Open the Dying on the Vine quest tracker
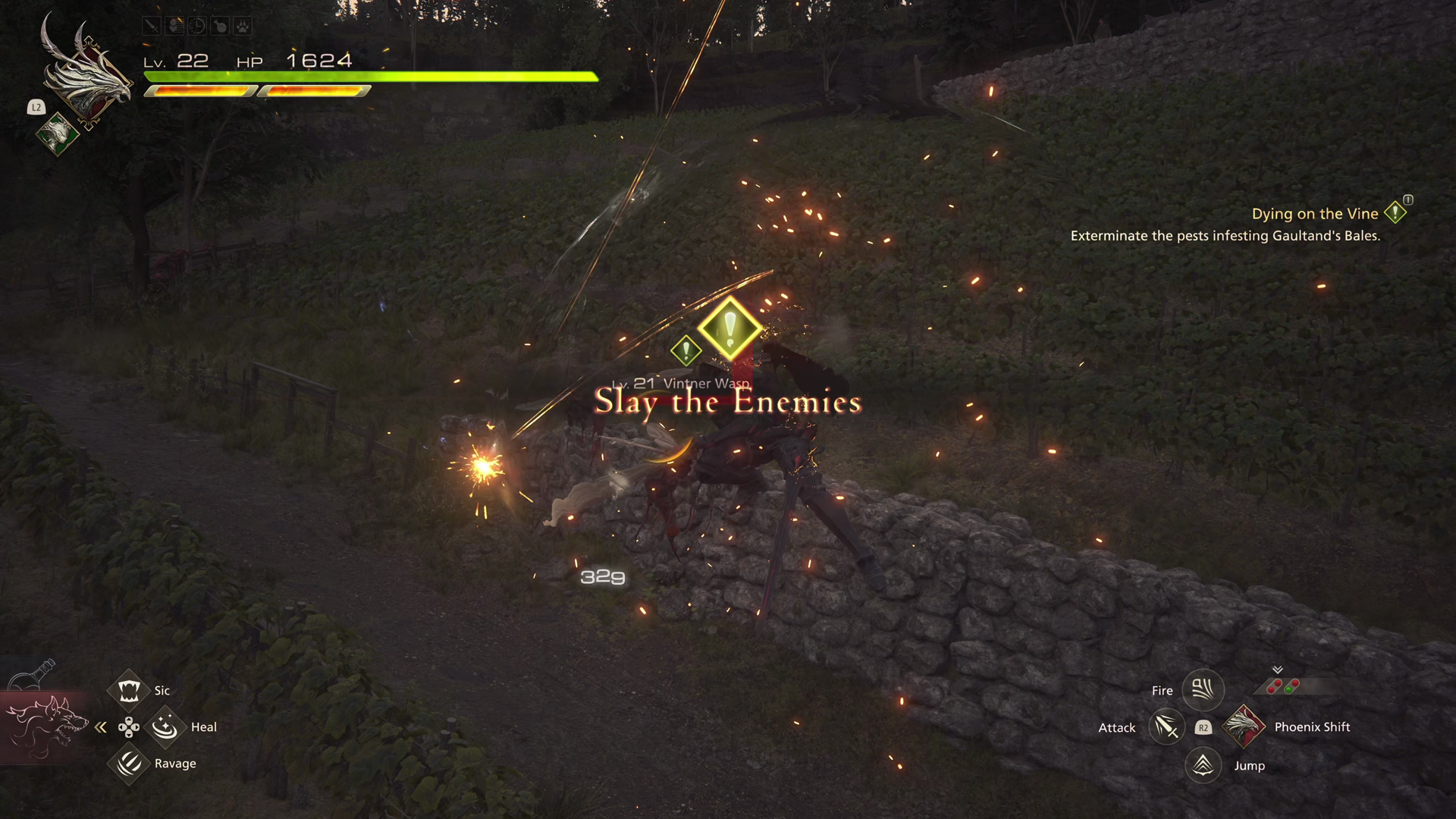 pyautogui.click(x=1315, y=214)
